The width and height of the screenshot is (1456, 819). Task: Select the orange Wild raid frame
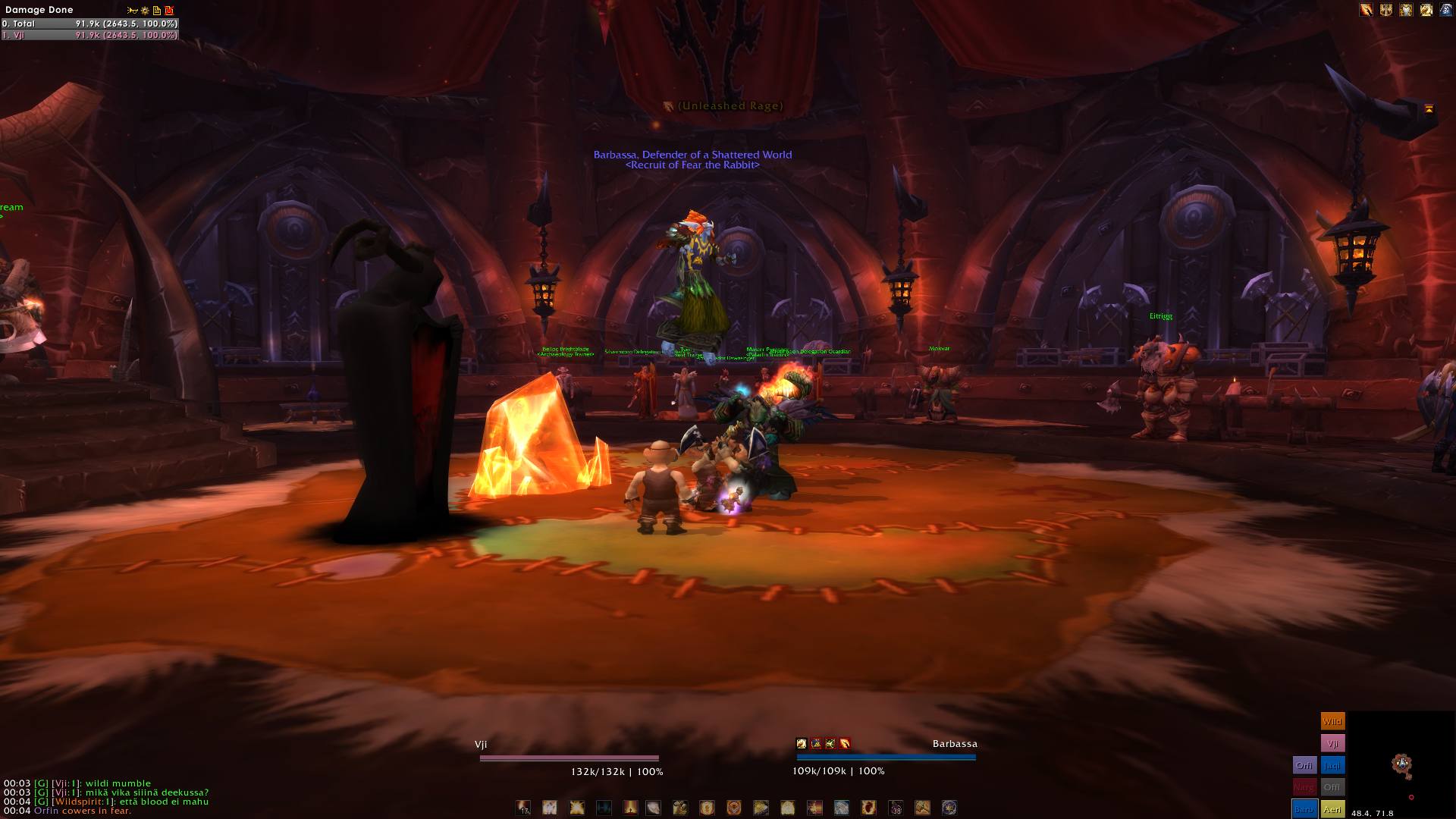1332,721
